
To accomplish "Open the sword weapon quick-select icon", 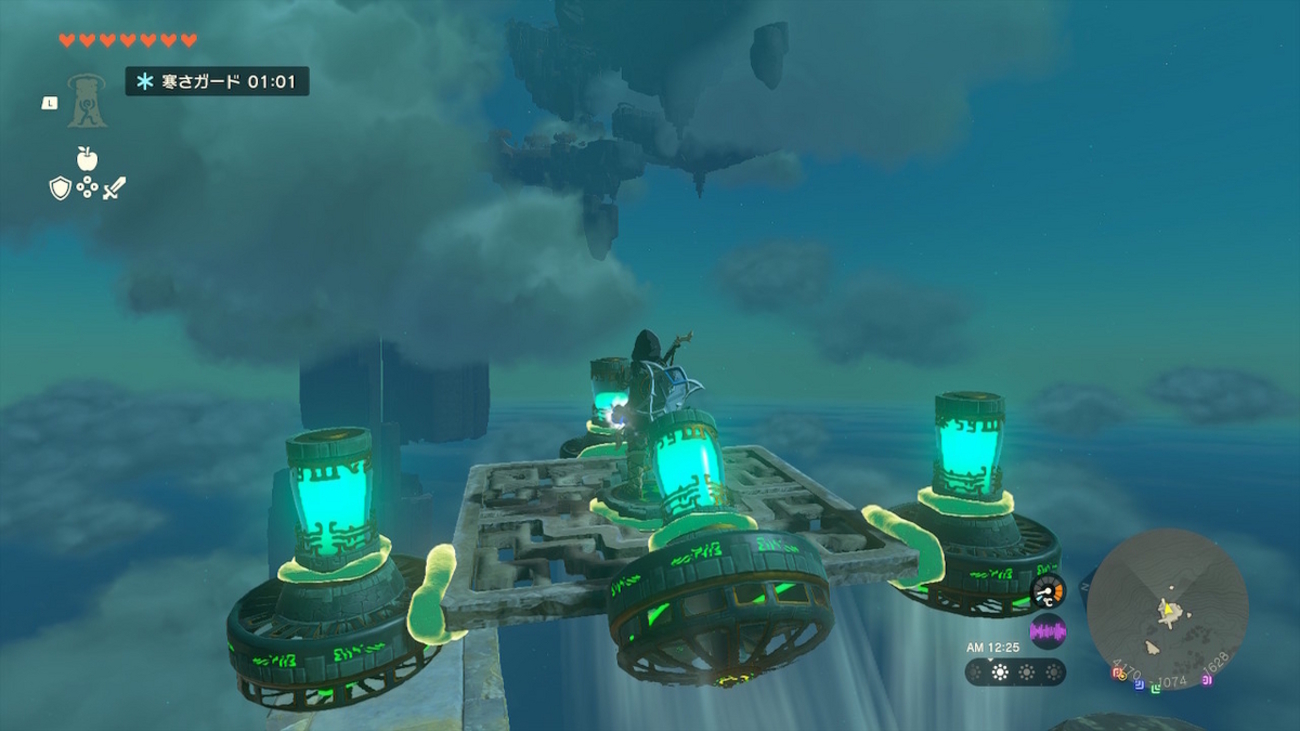I will tap(114, 188).
